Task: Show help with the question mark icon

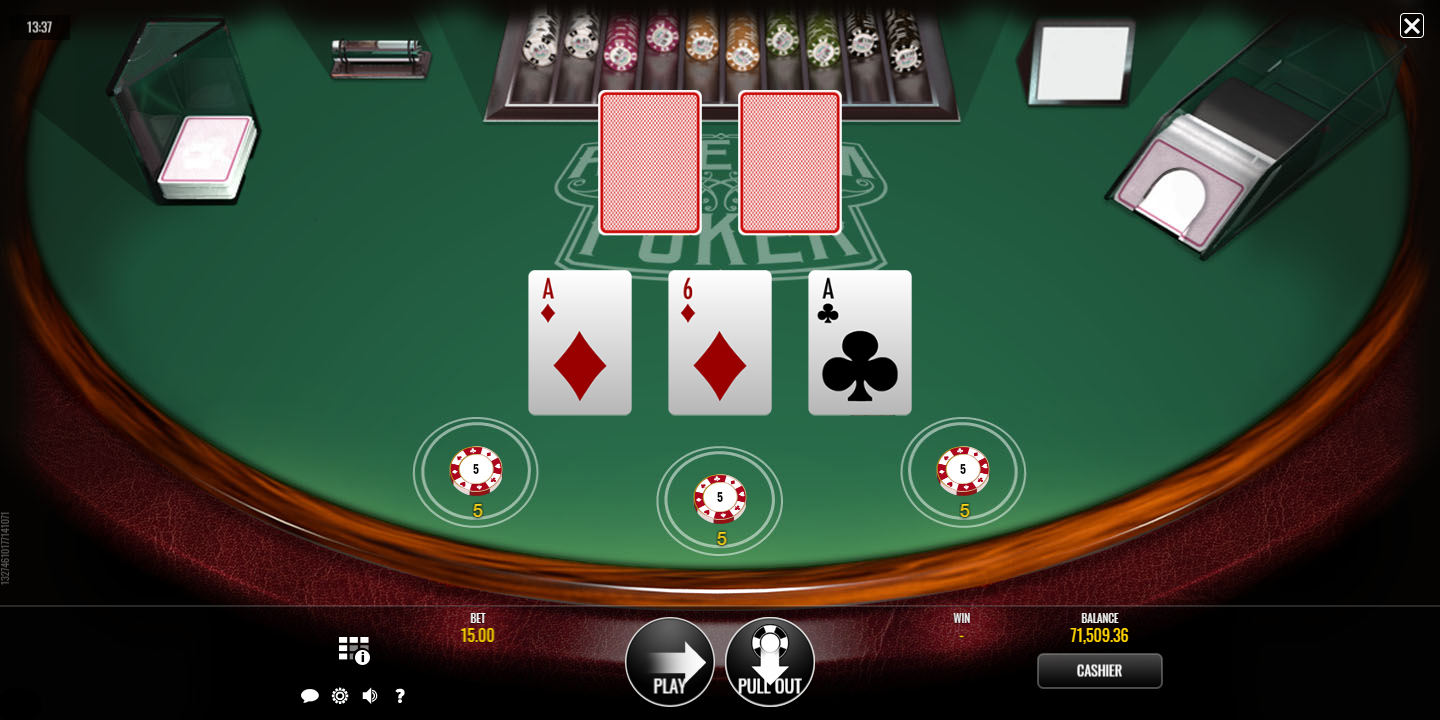Action: [x=400, y=696]
